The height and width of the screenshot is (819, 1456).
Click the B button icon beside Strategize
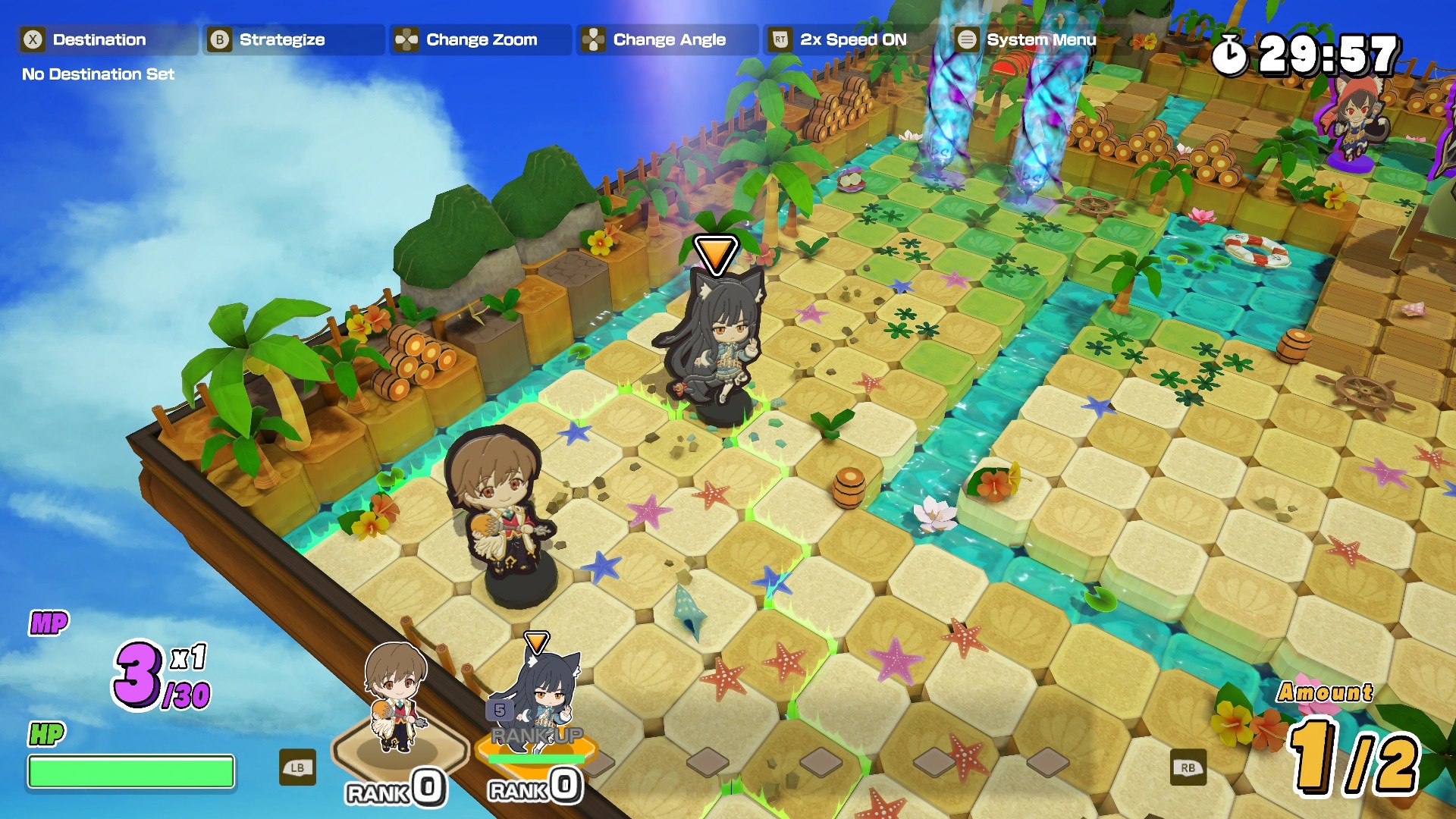point(221,39)
